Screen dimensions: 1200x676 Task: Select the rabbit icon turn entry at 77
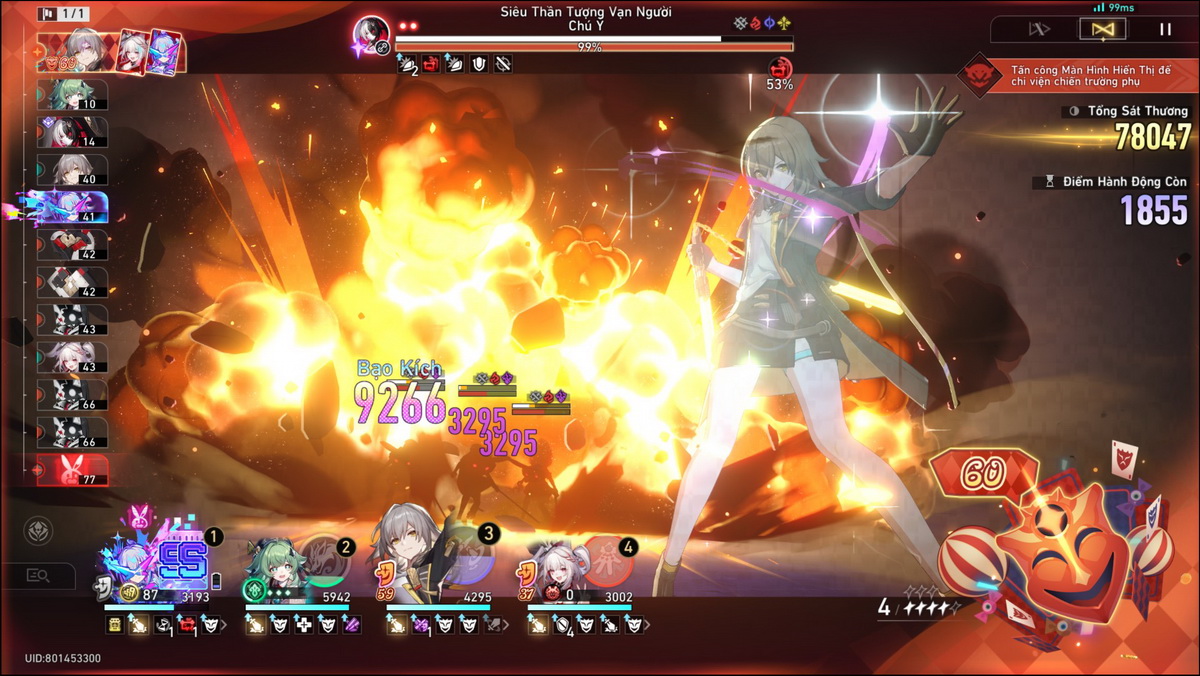tap(72, 469)
